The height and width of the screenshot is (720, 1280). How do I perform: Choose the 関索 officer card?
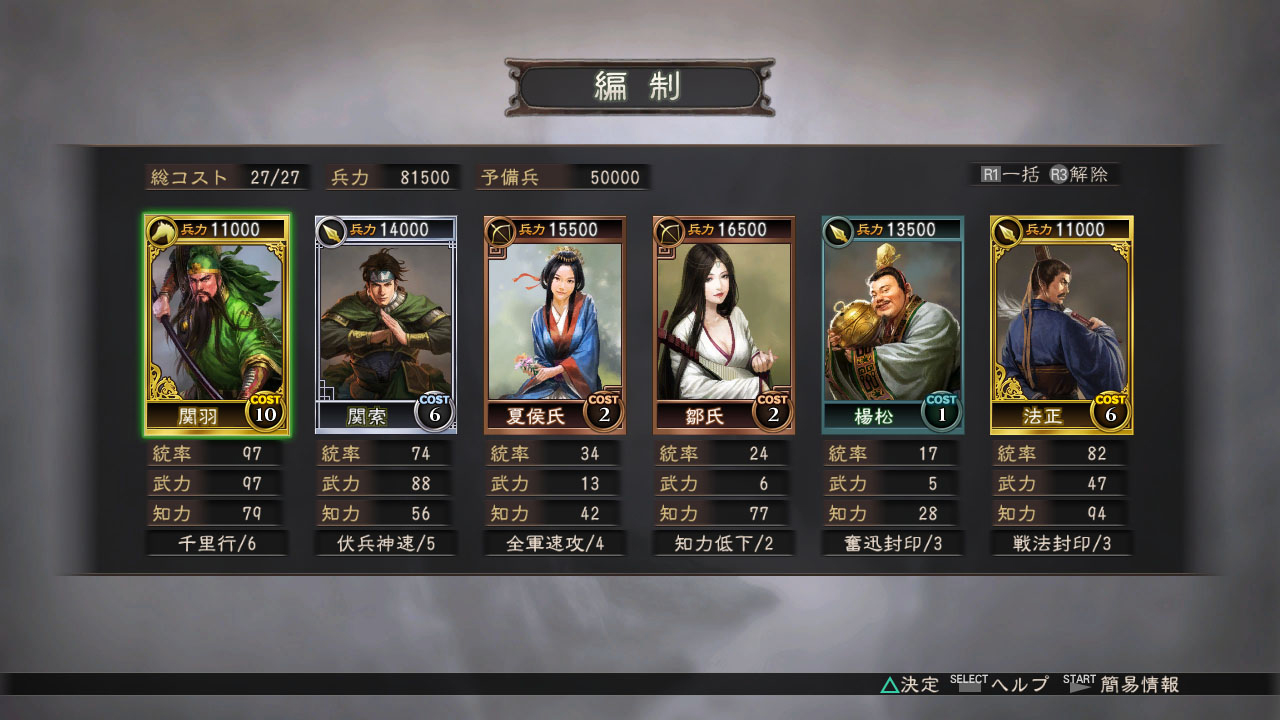click(x=386, y=325)
